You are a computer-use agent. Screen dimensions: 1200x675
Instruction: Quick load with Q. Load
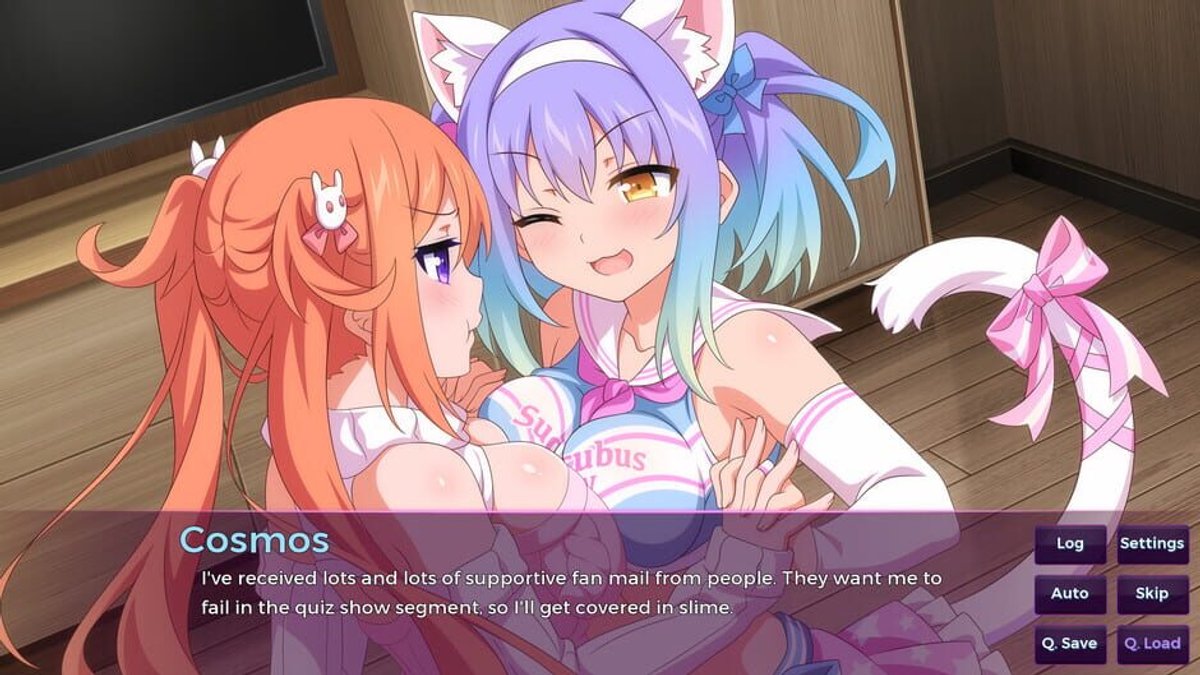click(x=1152, y=644)
